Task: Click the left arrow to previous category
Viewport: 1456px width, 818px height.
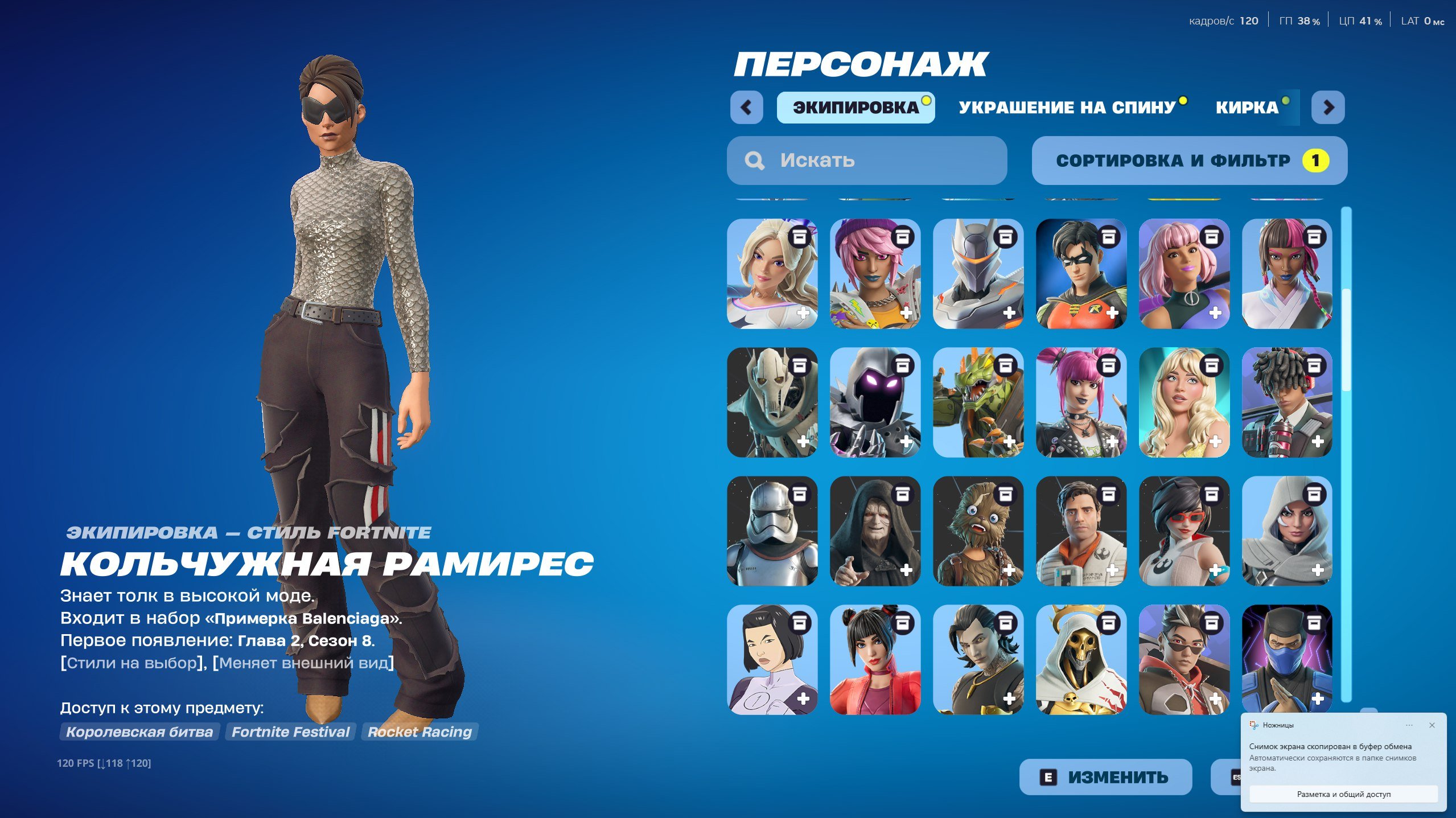Action: [x=747, y=108]
